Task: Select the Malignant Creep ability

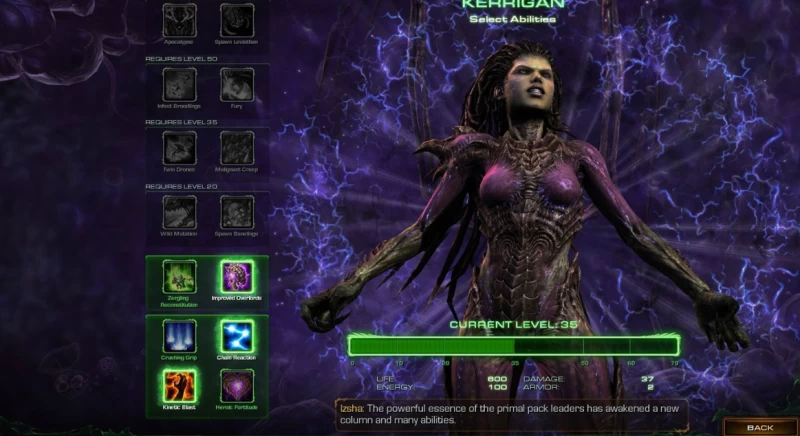Action: 237,148
